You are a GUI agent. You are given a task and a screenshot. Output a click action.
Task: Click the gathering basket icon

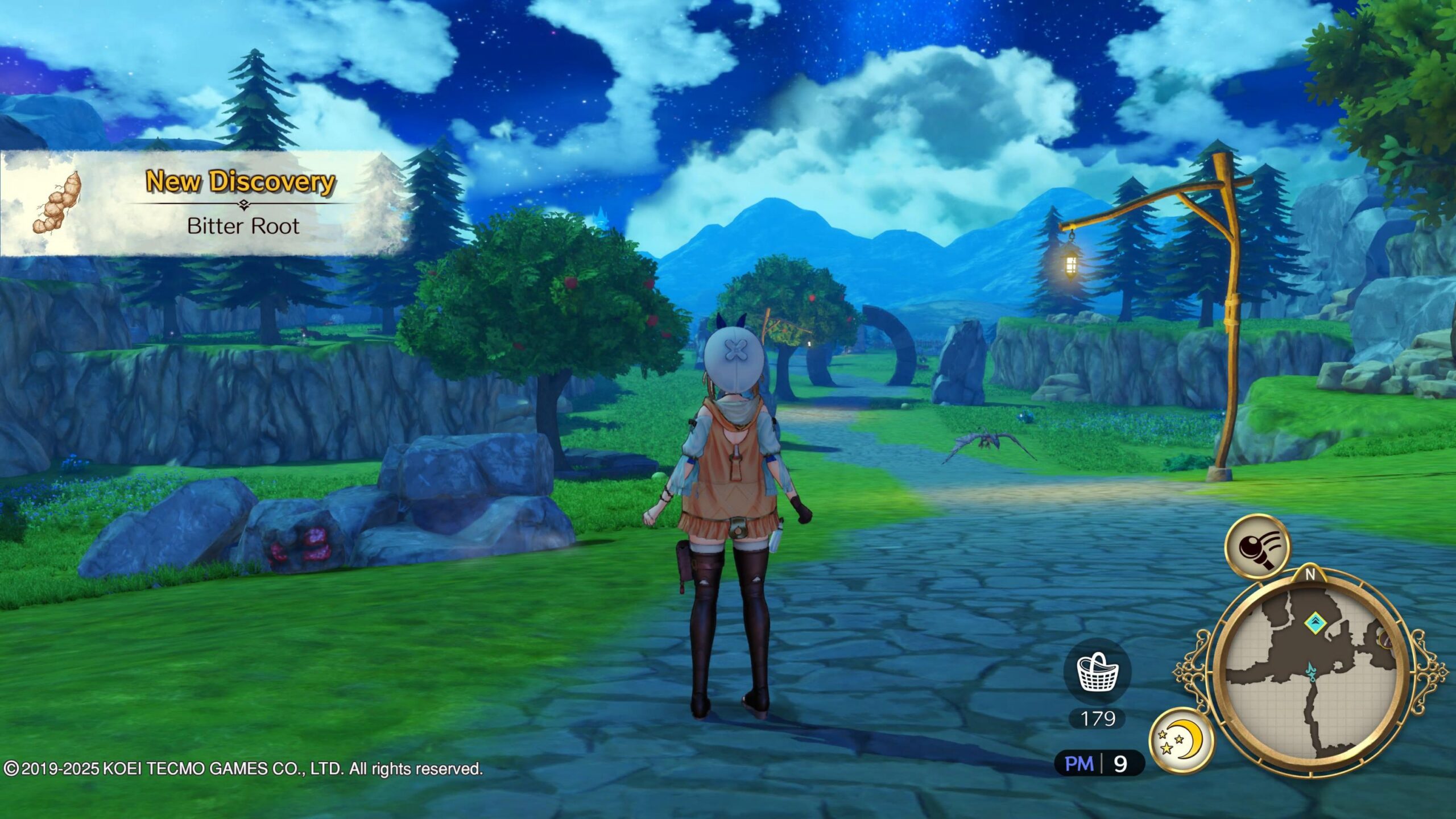[x=1098, y=672]
